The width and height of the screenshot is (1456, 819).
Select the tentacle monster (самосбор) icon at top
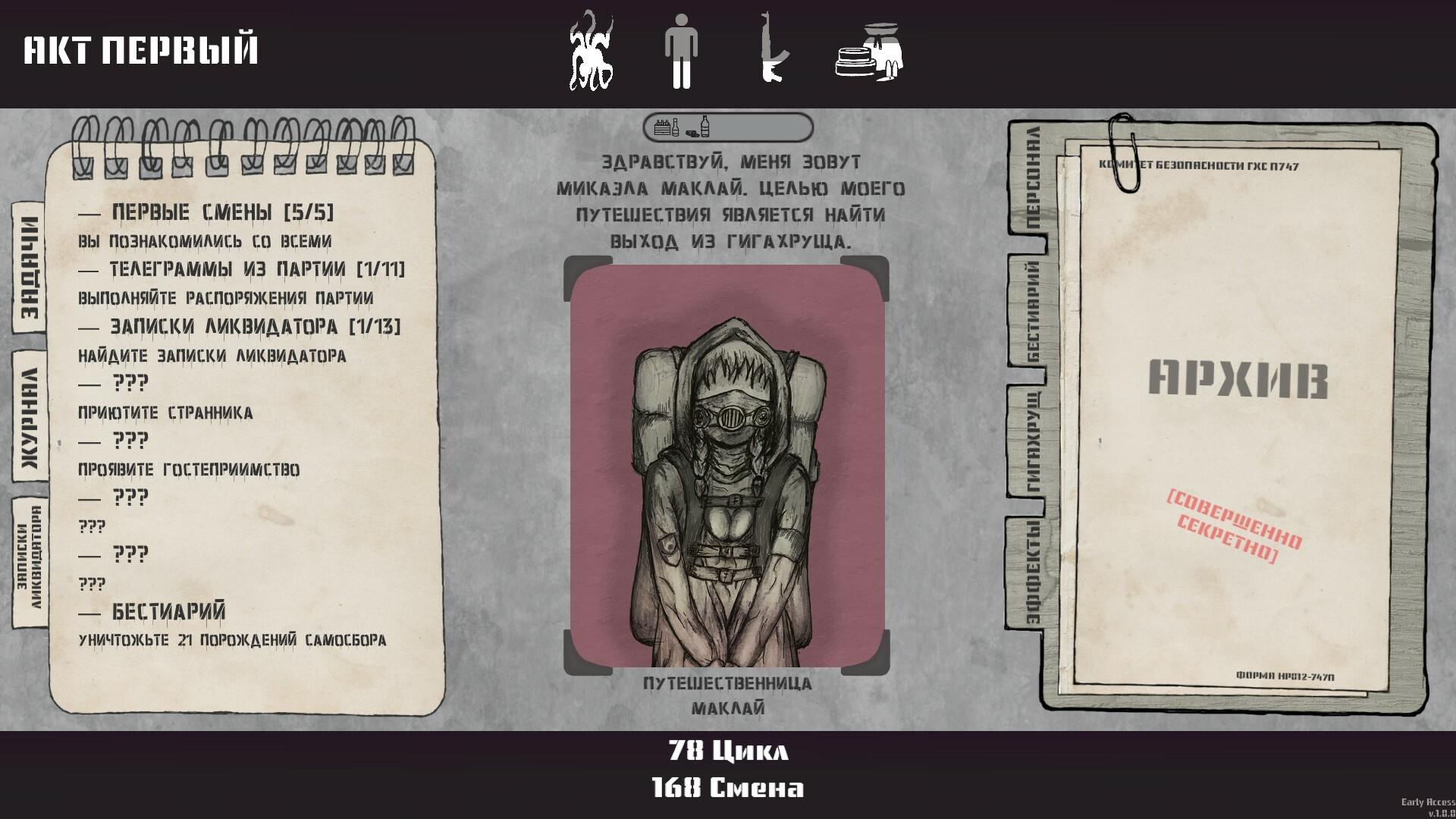[592, 53]
